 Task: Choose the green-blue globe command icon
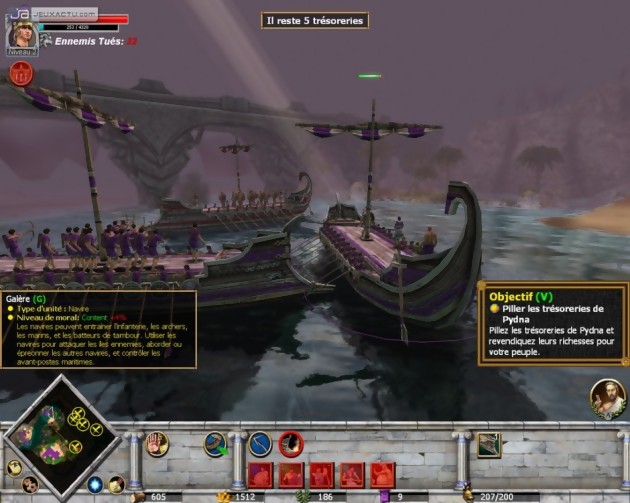pos(216,443)
